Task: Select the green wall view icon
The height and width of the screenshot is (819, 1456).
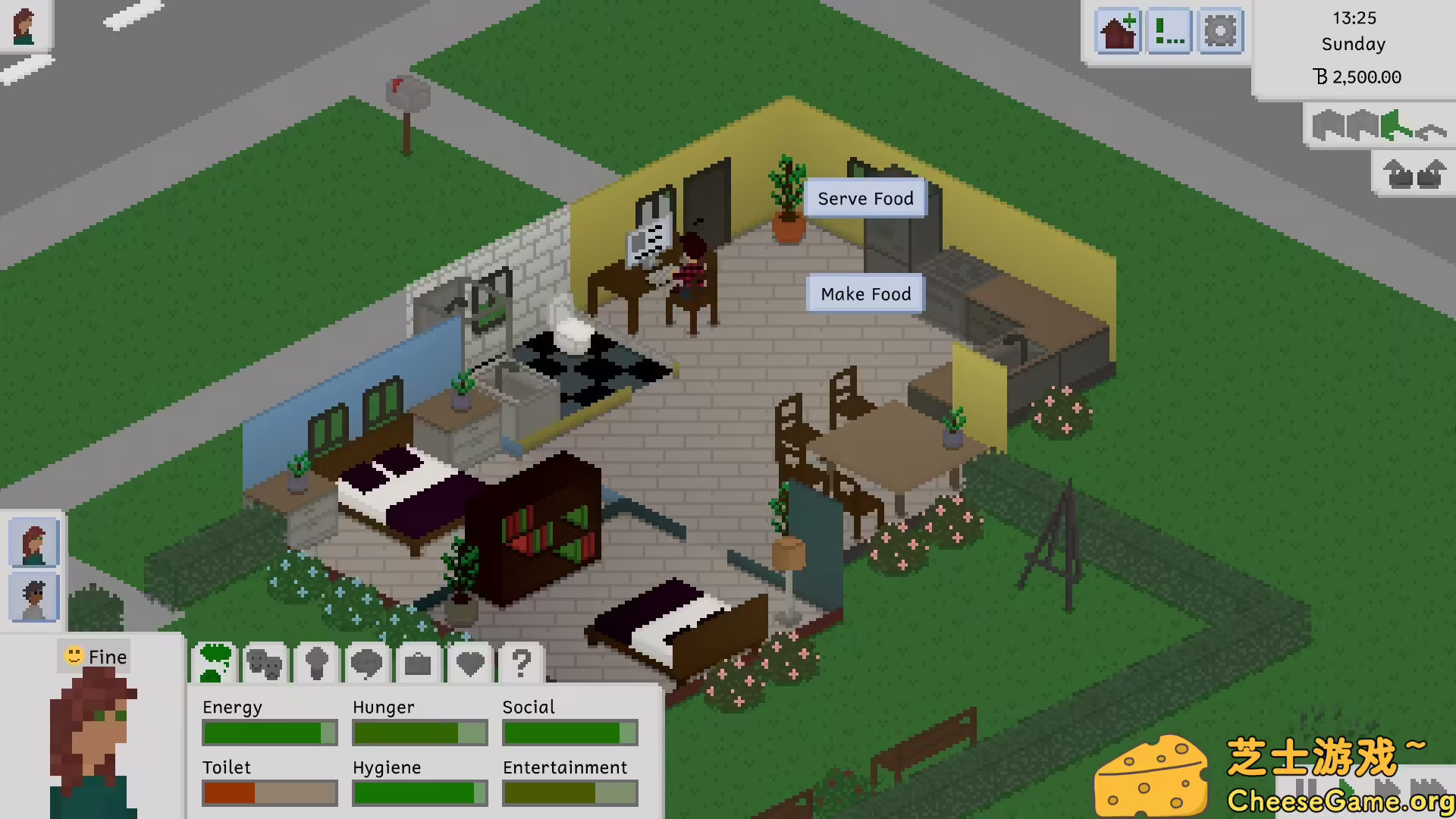Action: [1394, 126]
